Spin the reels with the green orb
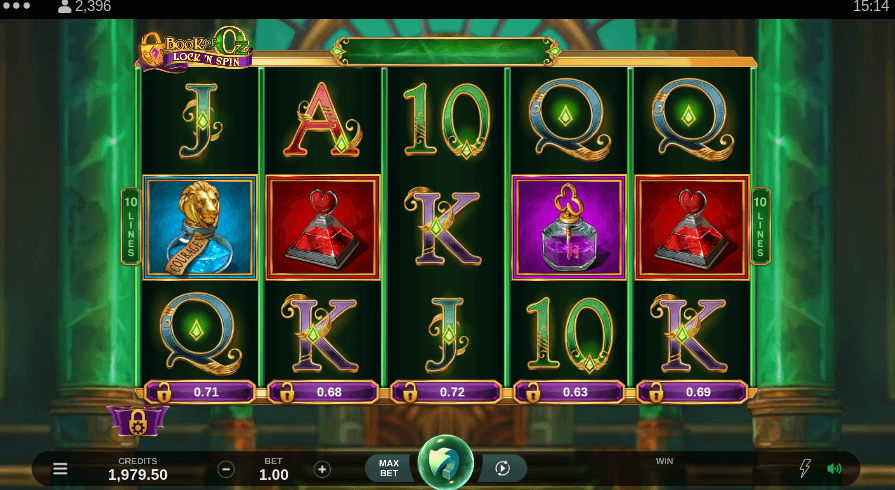Image resolution: width=895 pixels, height=490 pixels. pyautogui.click(x=446, y=464)
